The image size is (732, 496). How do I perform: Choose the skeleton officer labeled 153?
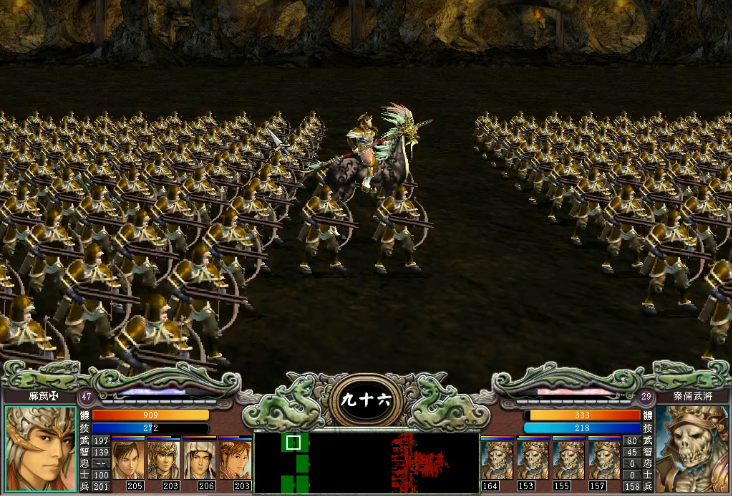coord(533,459)
